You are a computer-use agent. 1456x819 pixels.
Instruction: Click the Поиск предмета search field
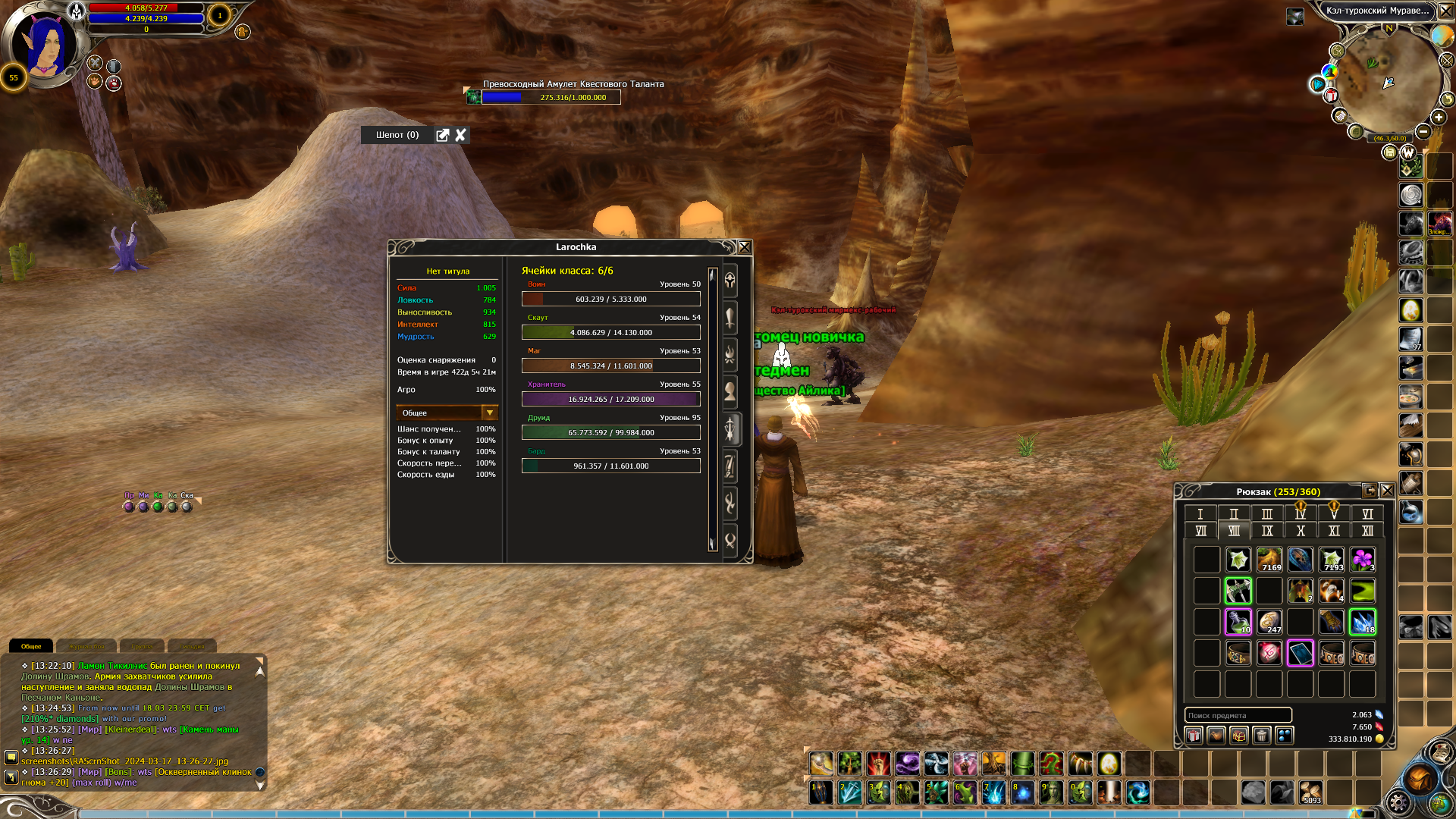[x=1238, y=715]
